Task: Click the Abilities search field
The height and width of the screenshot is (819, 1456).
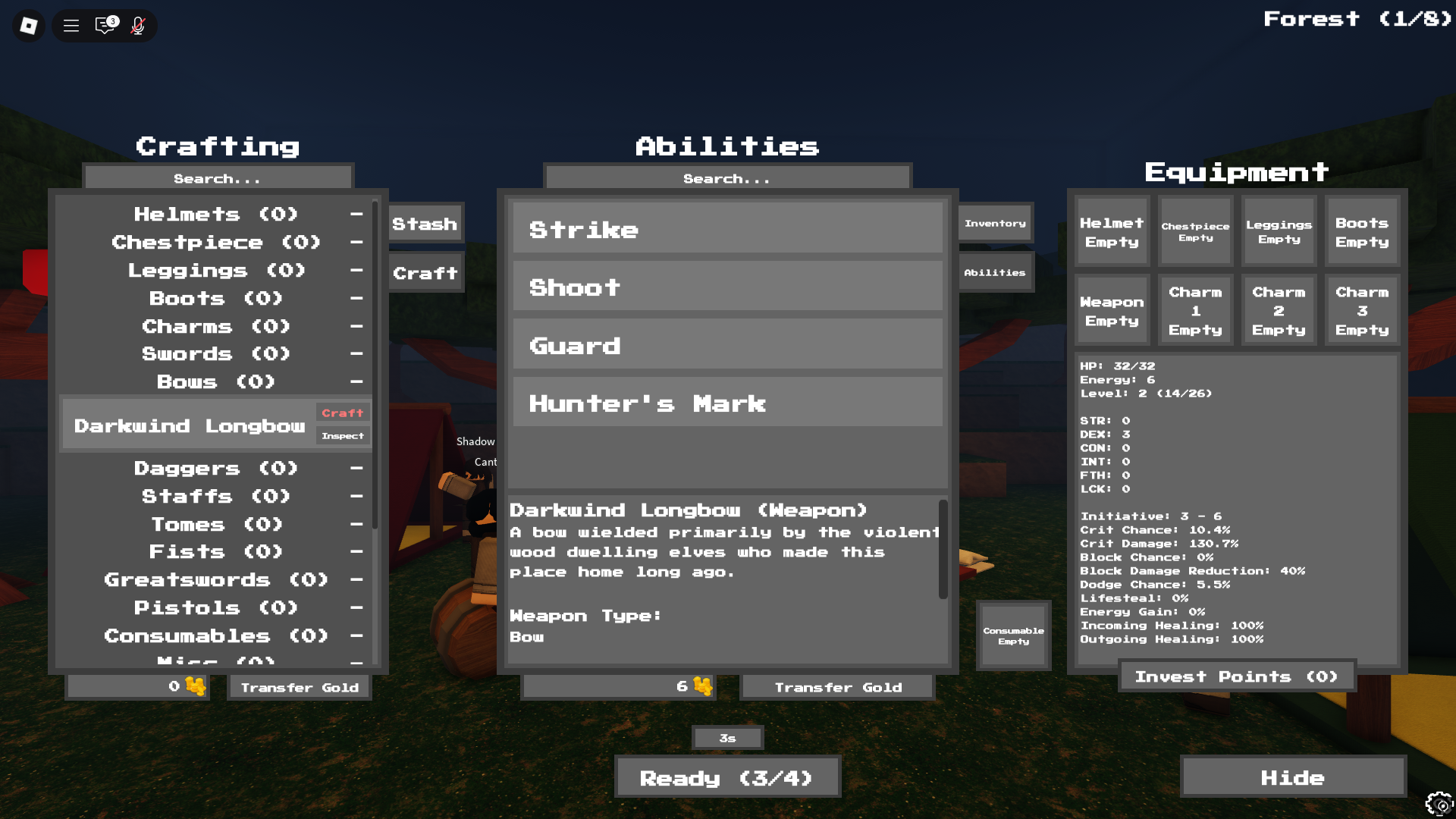Action: [x=726, y=177]
